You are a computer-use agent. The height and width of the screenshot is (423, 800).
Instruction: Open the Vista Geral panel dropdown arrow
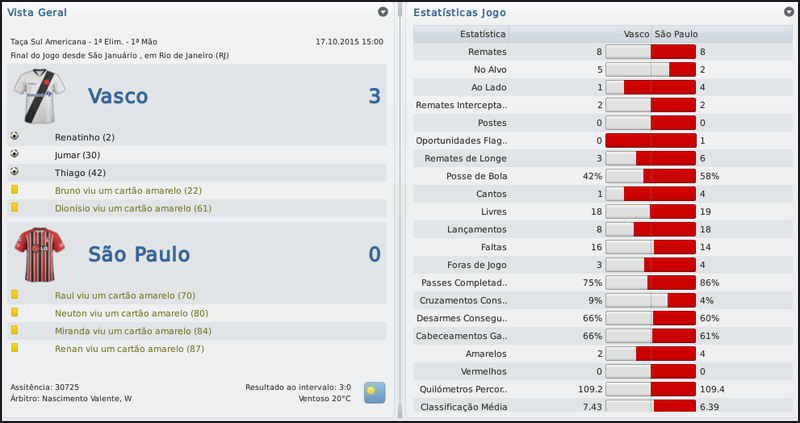tap(383, 12)
